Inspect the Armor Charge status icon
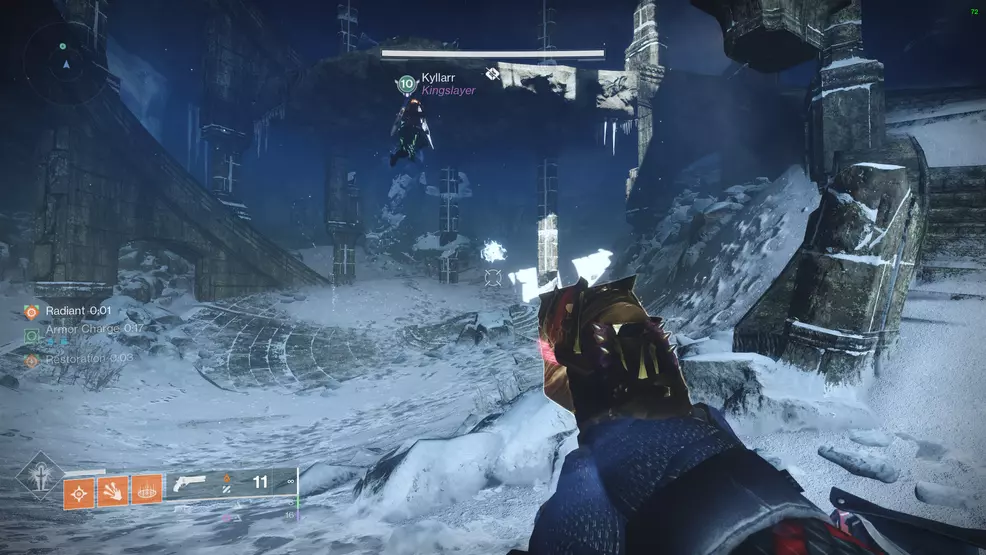Image resolution: width=986 pixels, height=555 pixels. tap(31, 336)
